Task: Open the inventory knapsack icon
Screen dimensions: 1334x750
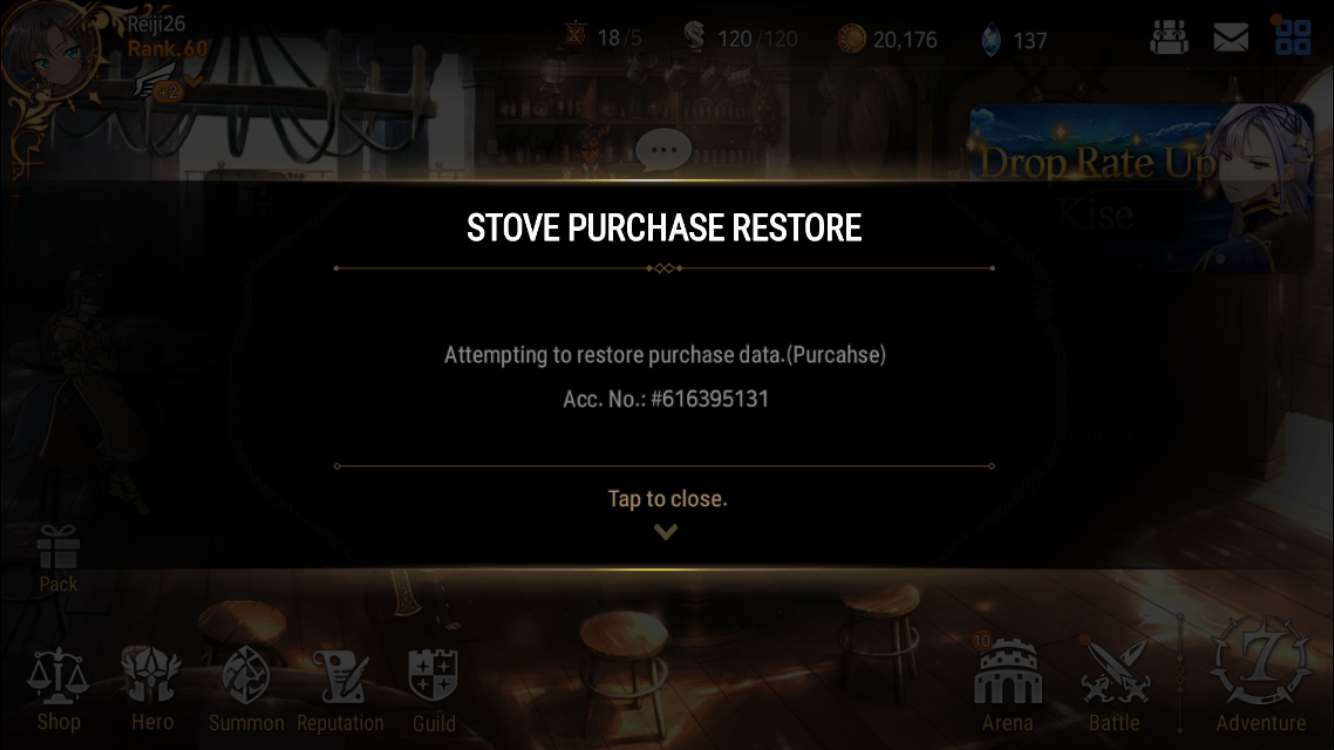Action: click(1170, 38)
